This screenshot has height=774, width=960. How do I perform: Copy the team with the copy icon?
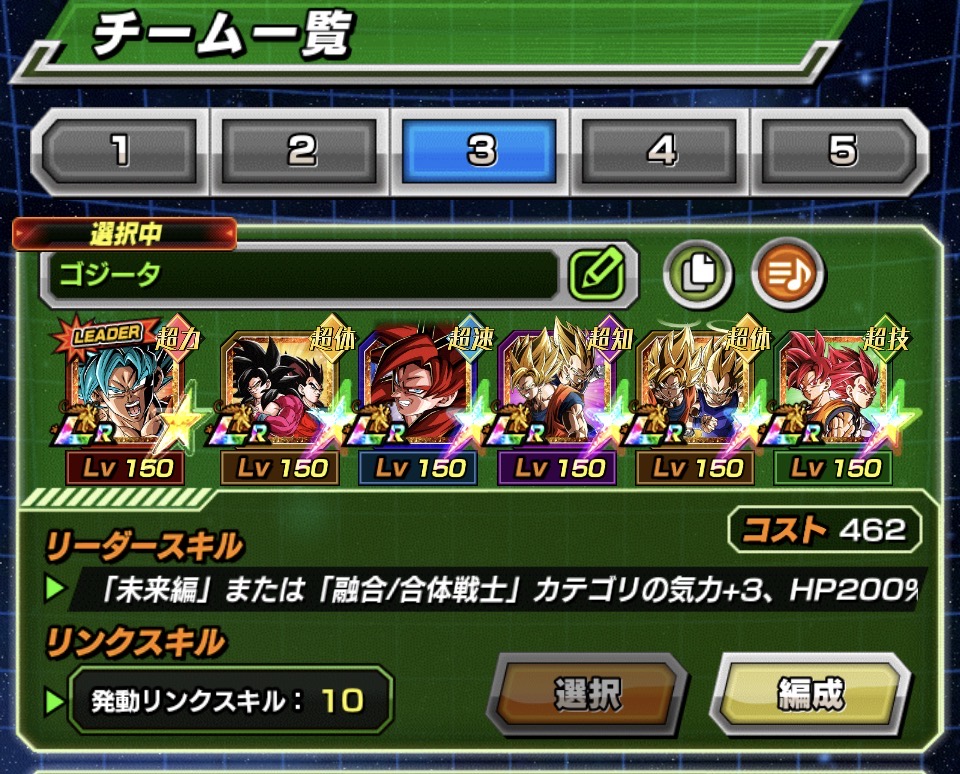coord(698,273)
